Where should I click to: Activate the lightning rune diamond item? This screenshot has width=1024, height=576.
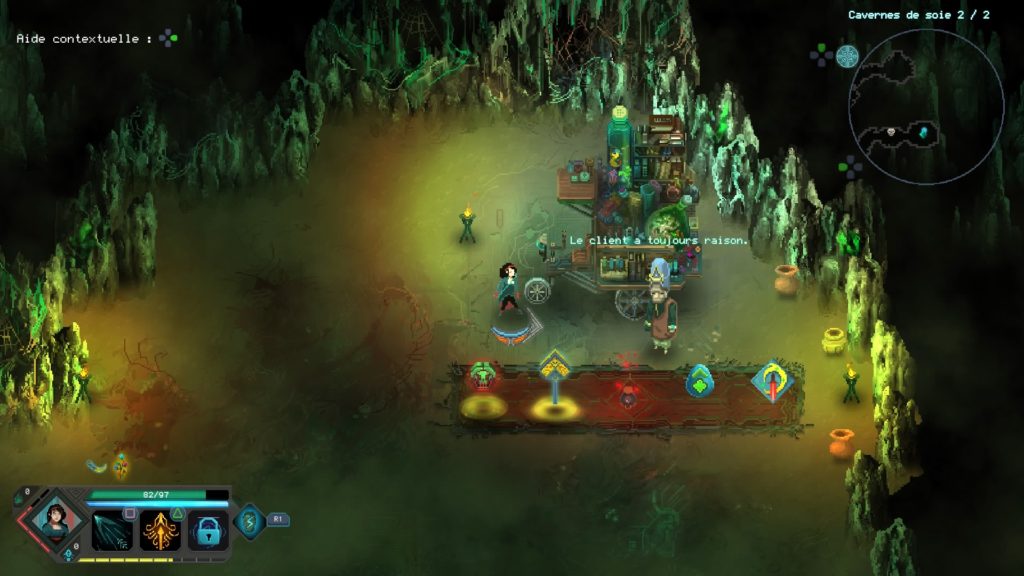tap(248, 521)
